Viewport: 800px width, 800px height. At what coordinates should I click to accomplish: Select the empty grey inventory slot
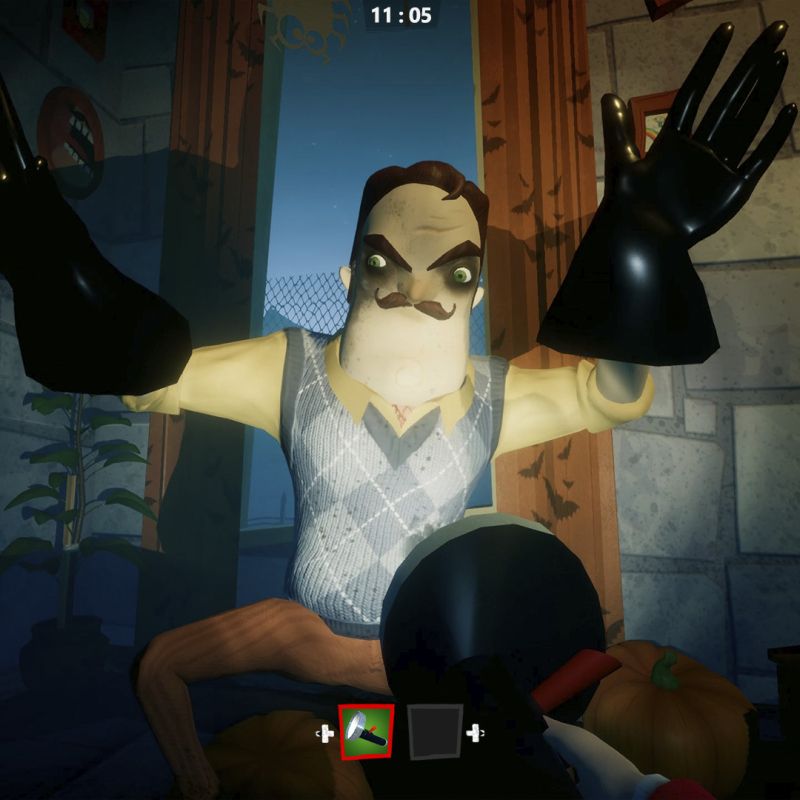435,733
